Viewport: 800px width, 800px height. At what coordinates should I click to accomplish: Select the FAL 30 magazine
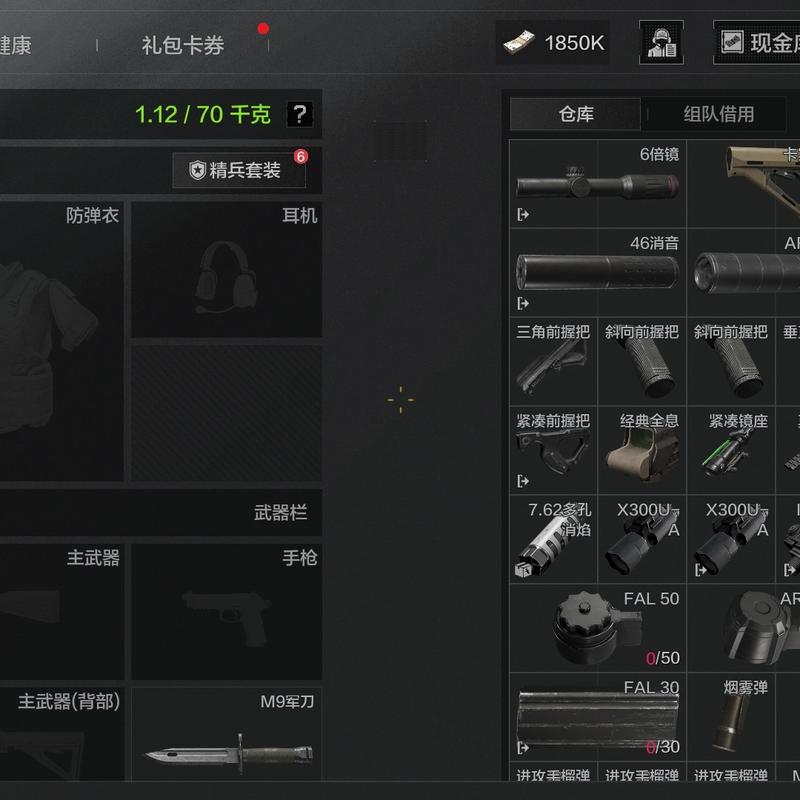[x=598, y=717]
